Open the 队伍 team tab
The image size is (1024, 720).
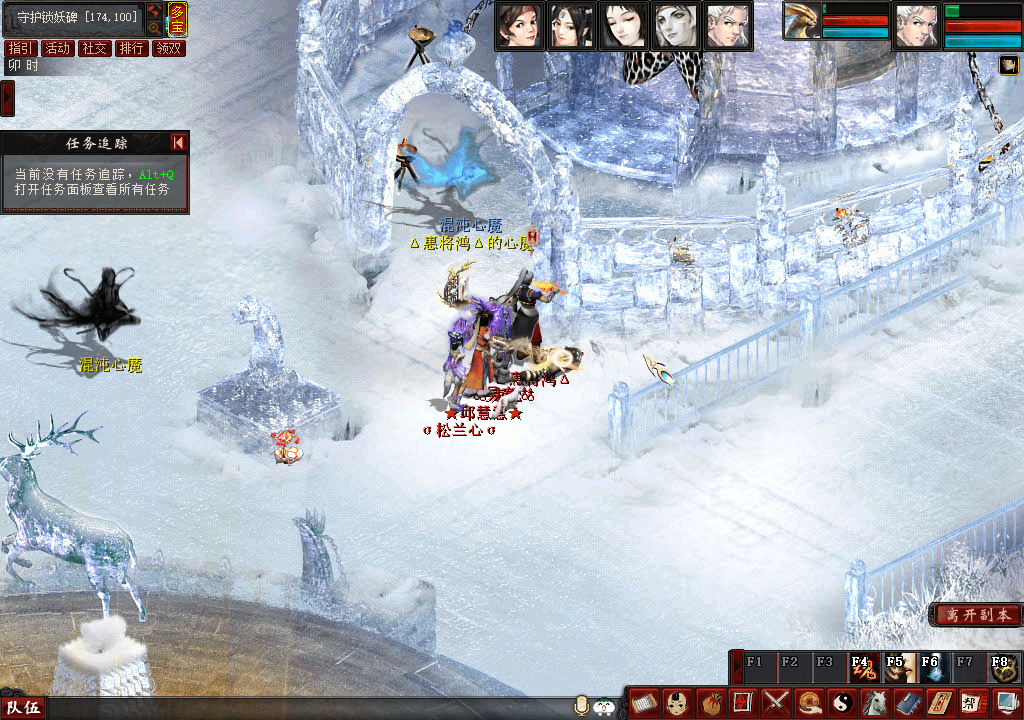[24, 708]
